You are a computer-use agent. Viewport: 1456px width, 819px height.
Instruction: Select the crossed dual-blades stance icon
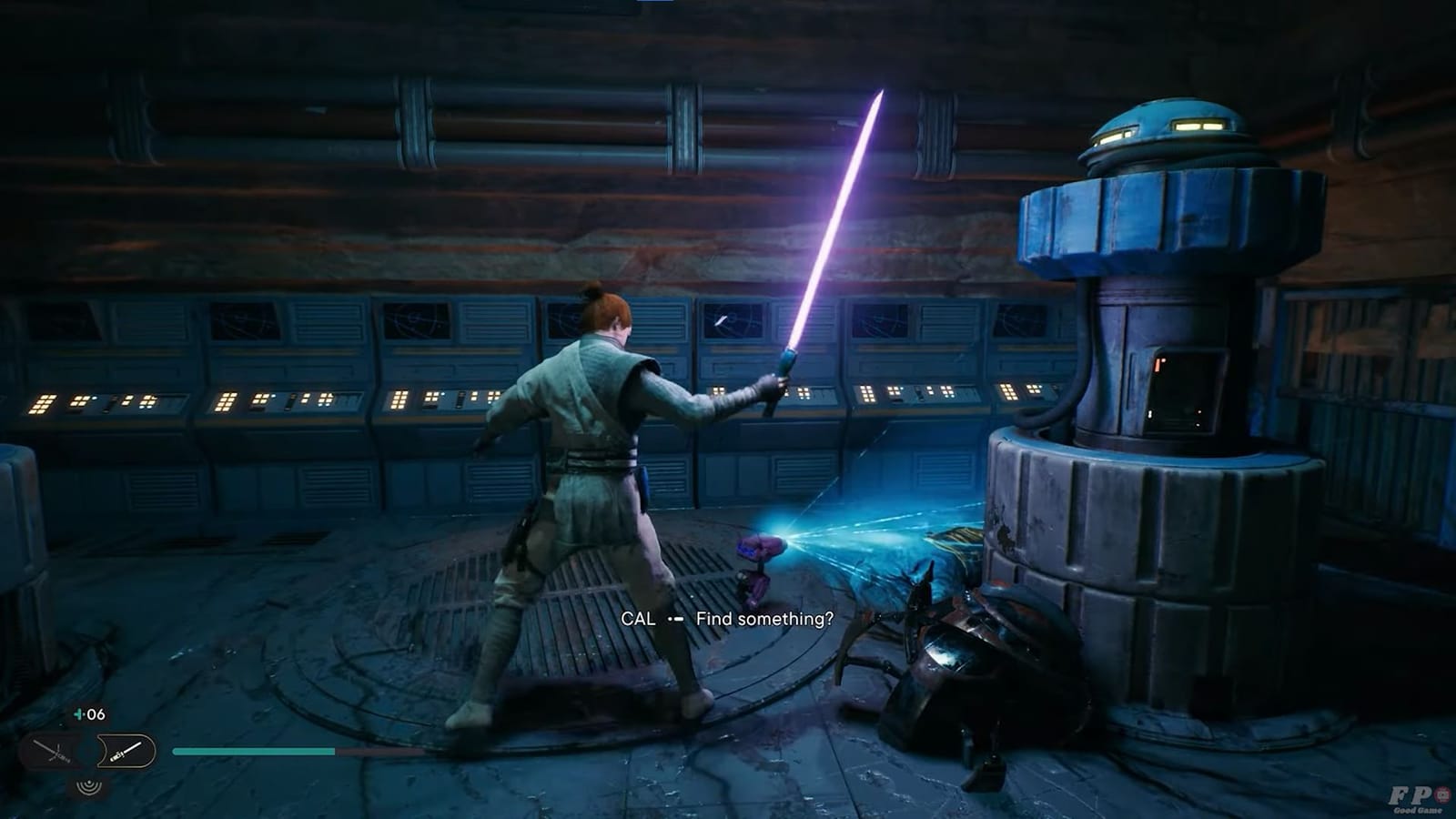[x=50, y=751]
